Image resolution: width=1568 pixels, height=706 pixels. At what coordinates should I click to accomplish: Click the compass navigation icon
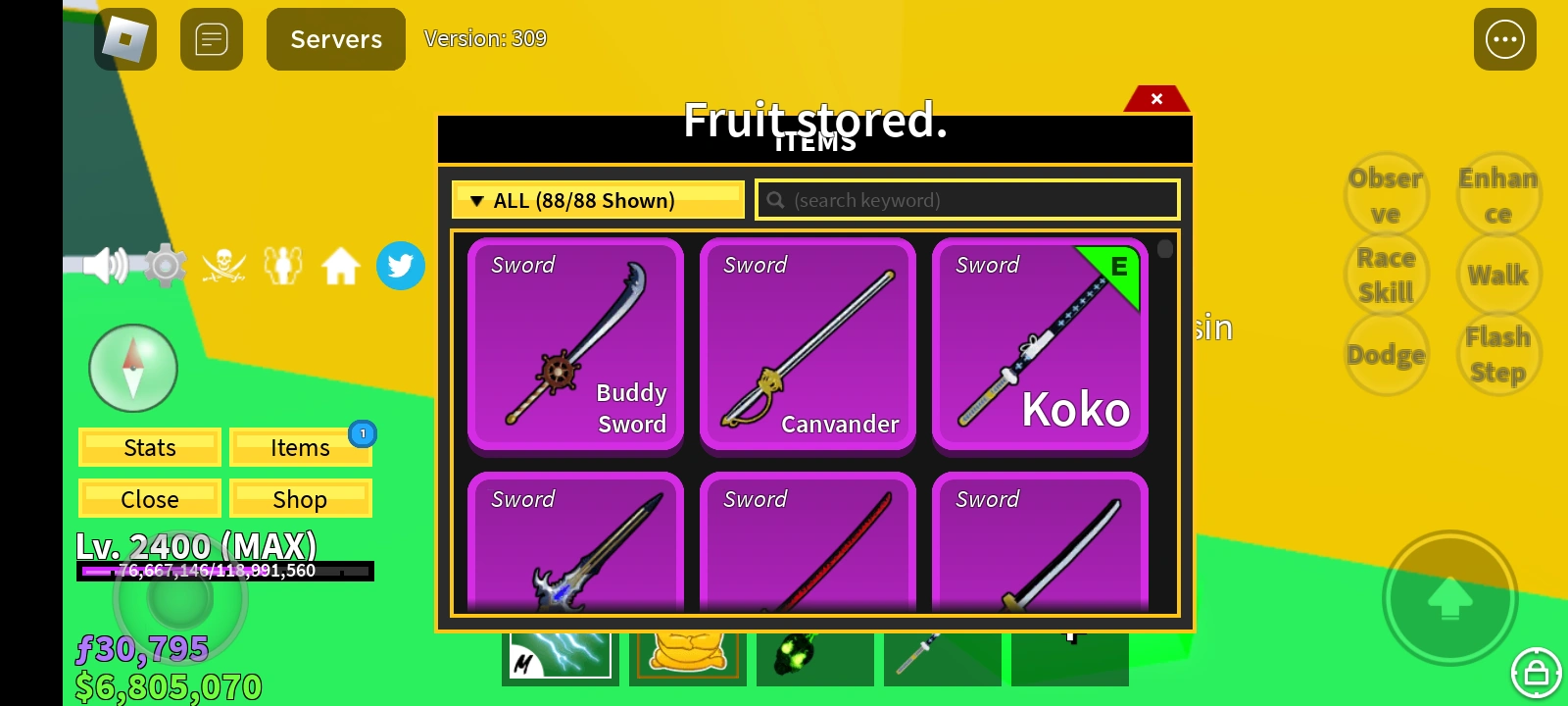pyautogui.click(x=133, y=368)
